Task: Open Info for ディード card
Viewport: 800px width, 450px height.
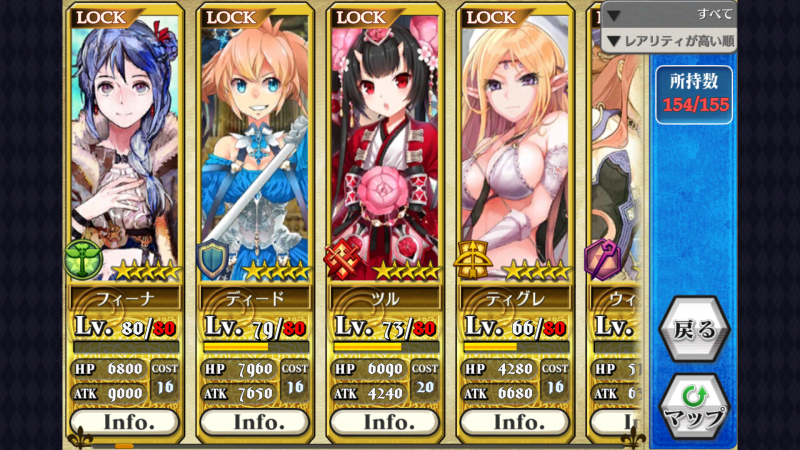Action: [x=256, y=422]
